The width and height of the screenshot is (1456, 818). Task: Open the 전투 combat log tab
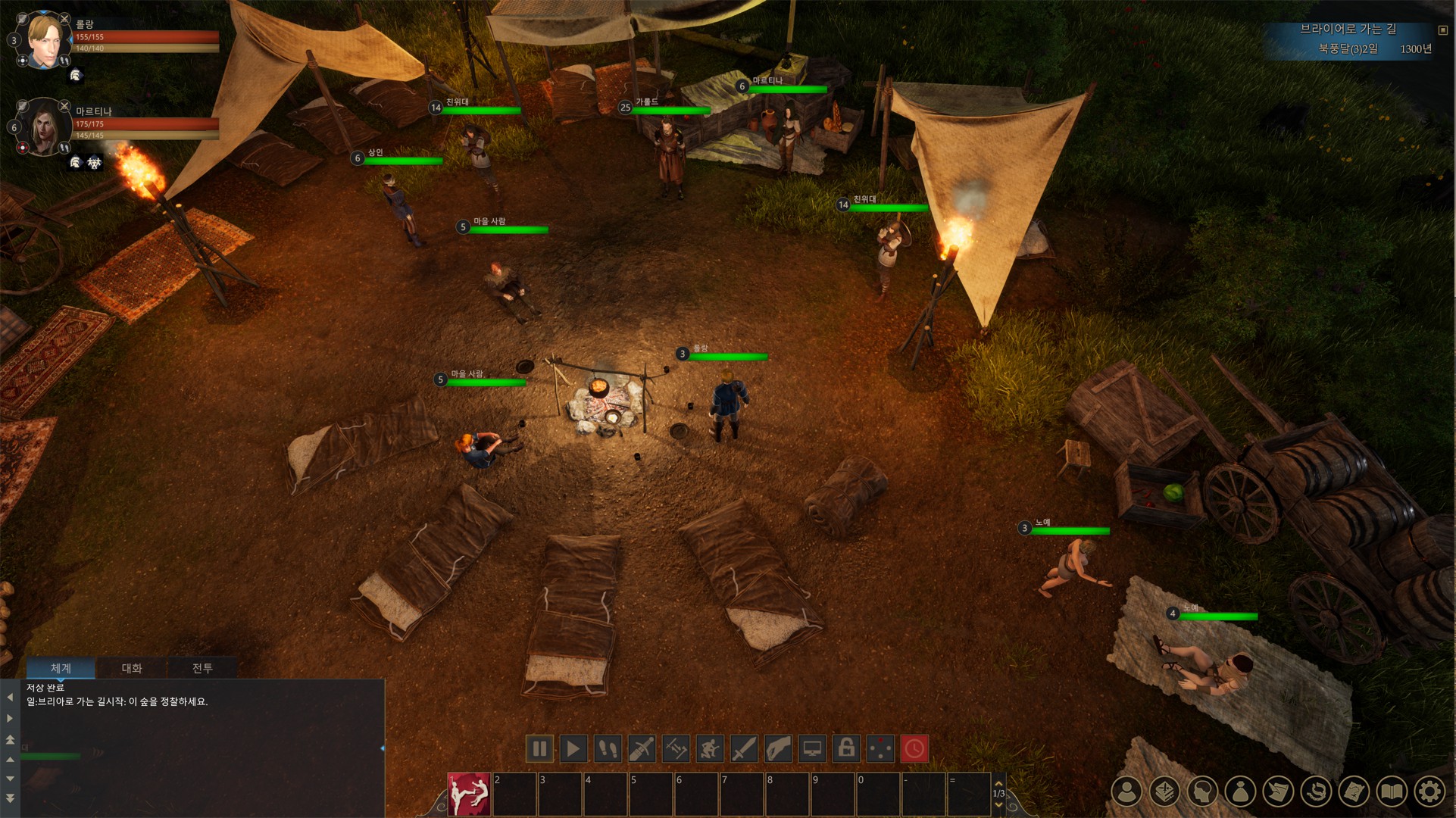[x=202, y=668]
